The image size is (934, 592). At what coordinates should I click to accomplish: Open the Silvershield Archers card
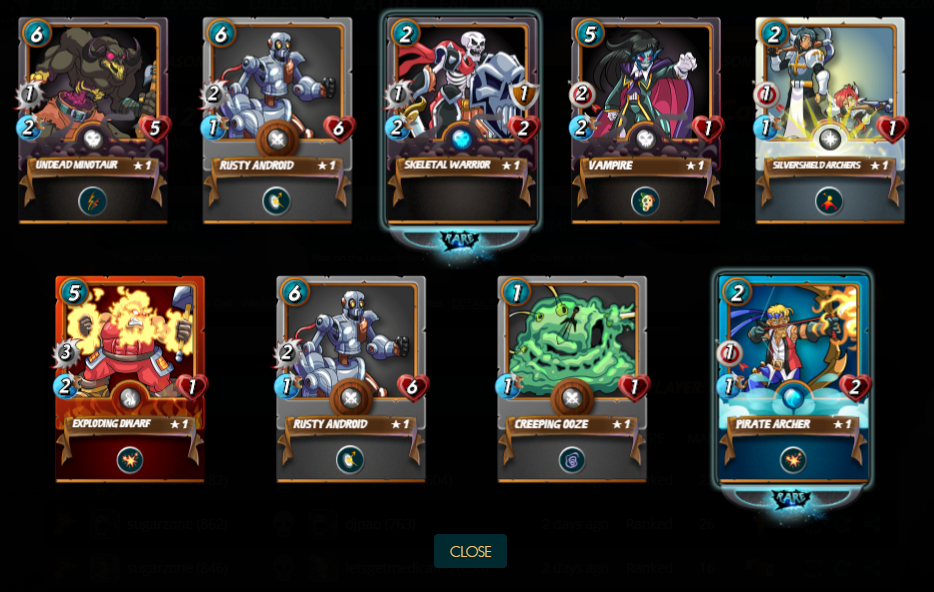point(830,120)
